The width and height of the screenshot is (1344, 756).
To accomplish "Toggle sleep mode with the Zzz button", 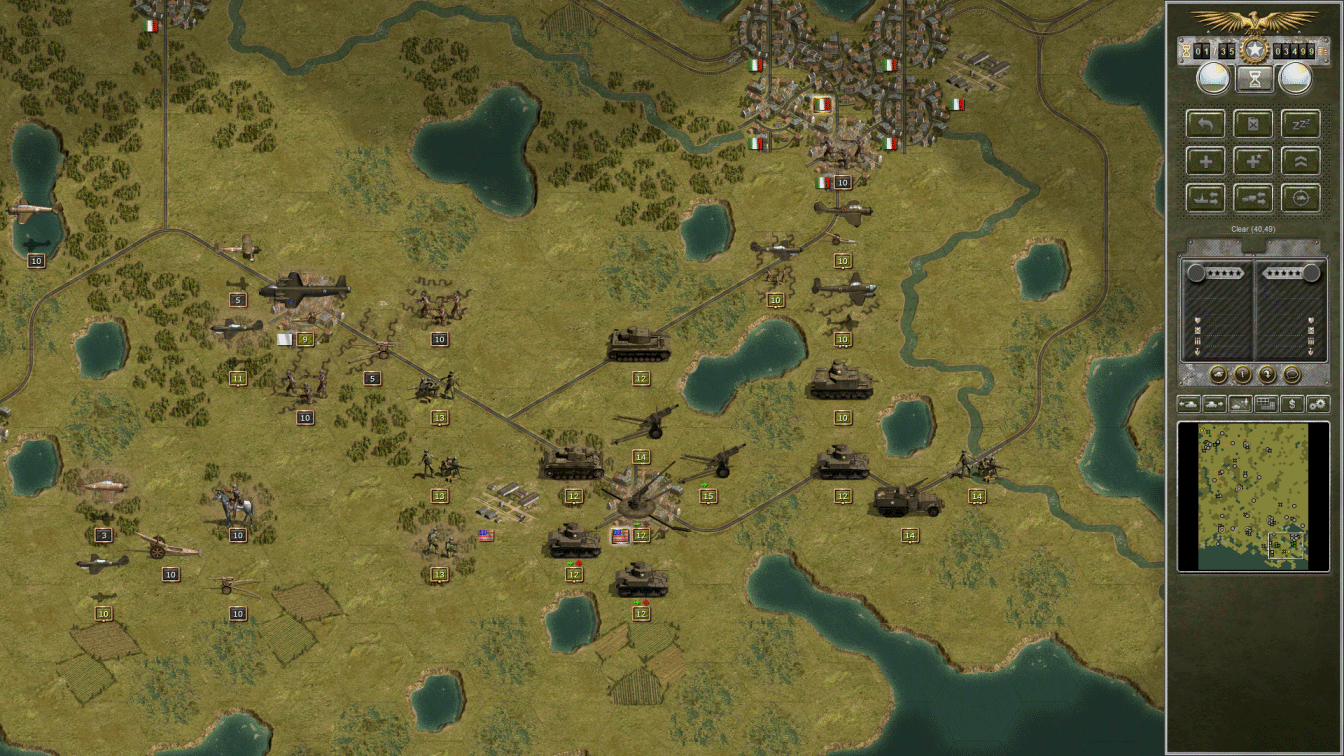I will 1303,123.
